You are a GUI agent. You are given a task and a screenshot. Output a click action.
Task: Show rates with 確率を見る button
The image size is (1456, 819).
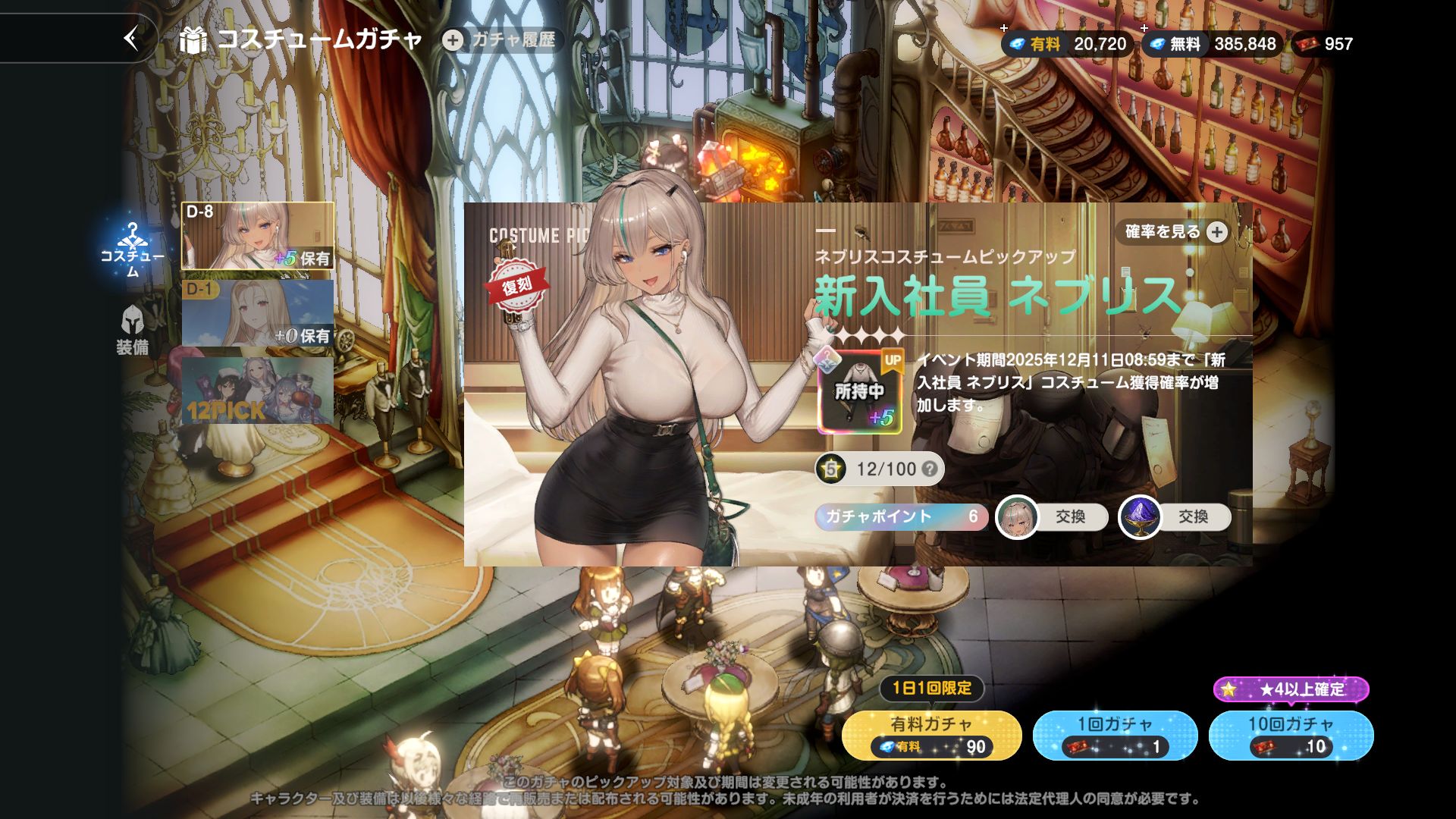[x=1175, y=232]
